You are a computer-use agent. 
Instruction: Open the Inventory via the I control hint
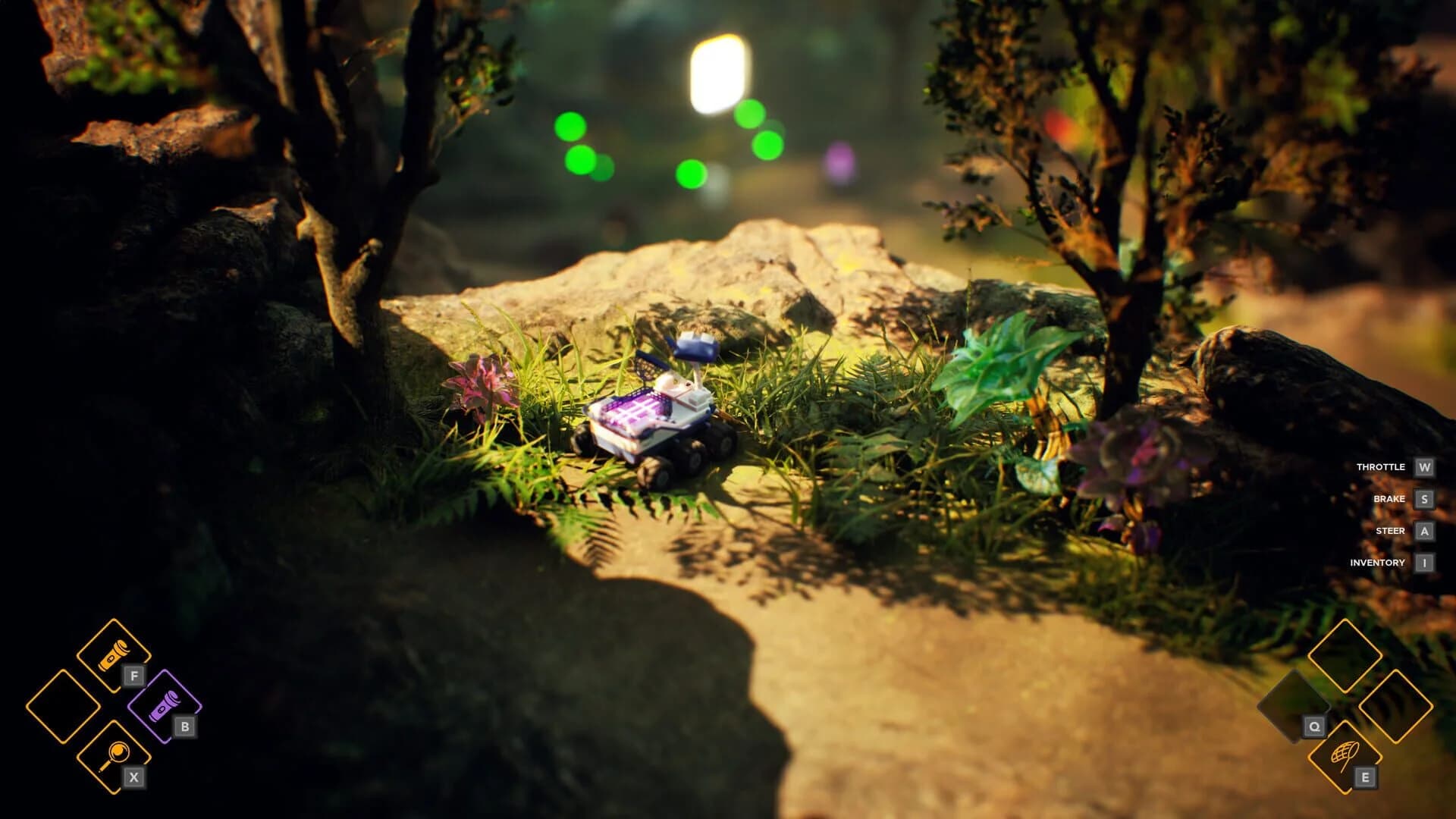pyautogui.click(x=1423, y=563)
